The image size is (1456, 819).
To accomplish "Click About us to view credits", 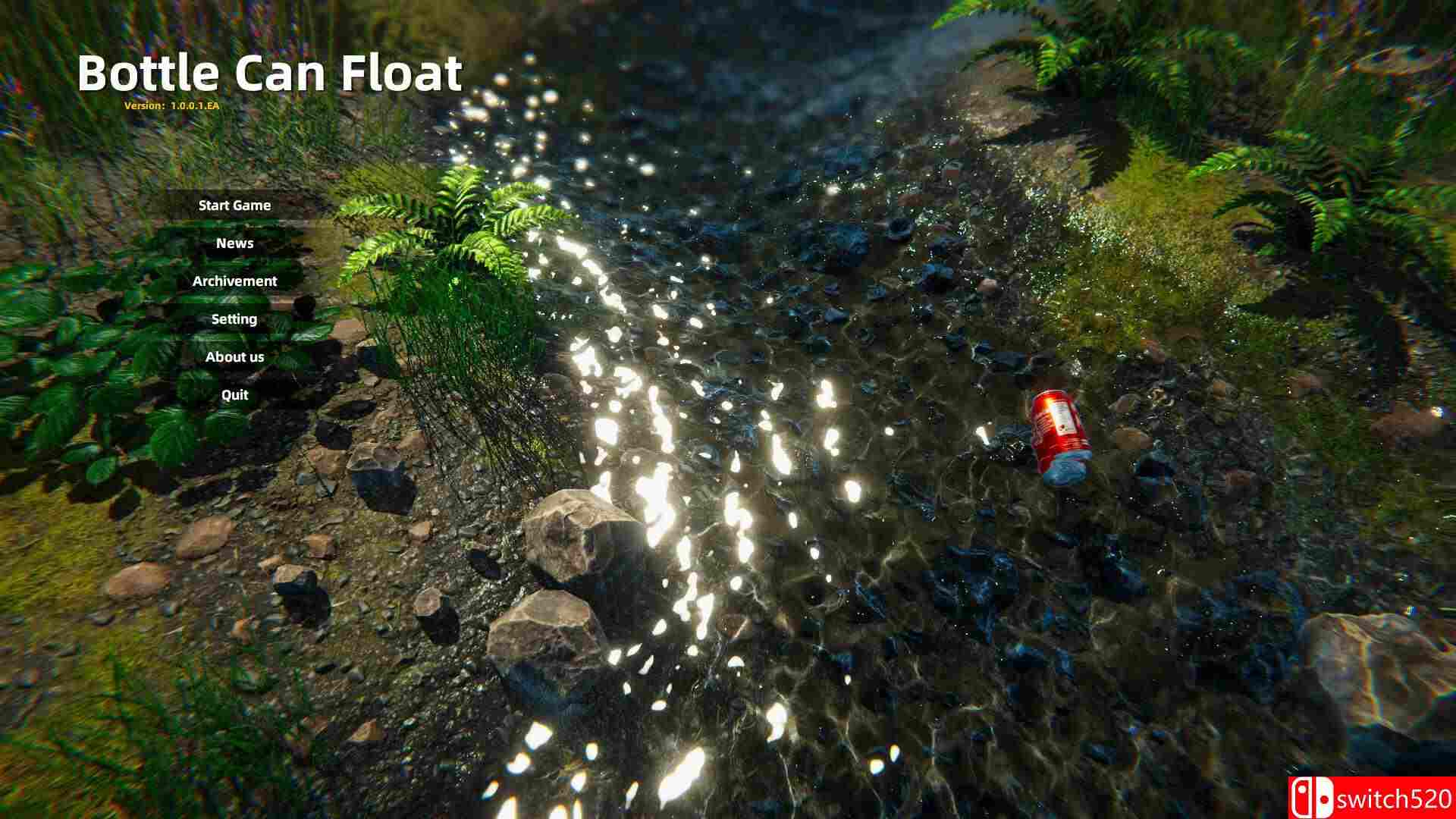I will point(234,356).
